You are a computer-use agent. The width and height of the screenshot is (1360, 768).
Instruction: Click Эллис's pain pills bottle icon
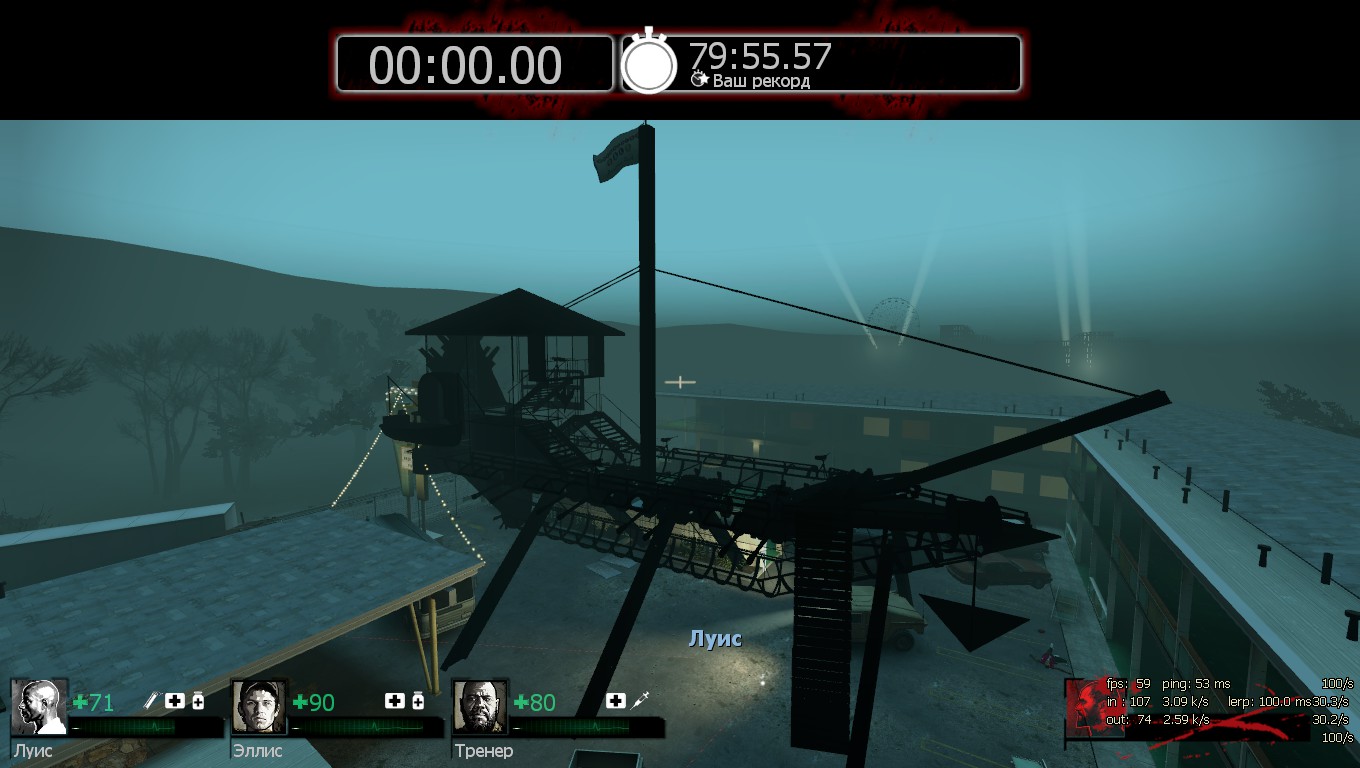point(418,701)
